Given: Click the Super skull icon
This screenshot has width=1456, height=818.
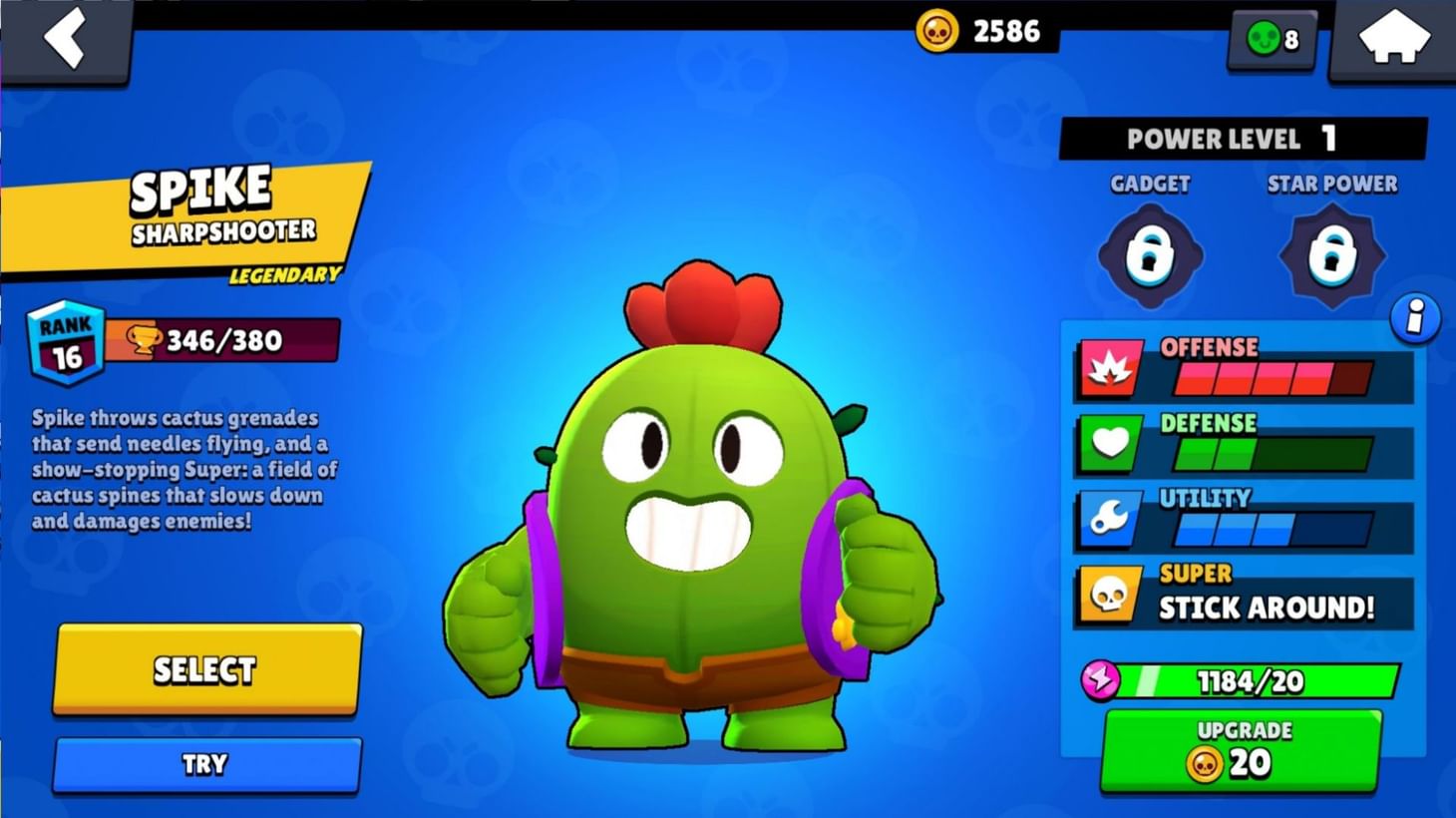Looking at the screenshot, I should pos(1109,592).
